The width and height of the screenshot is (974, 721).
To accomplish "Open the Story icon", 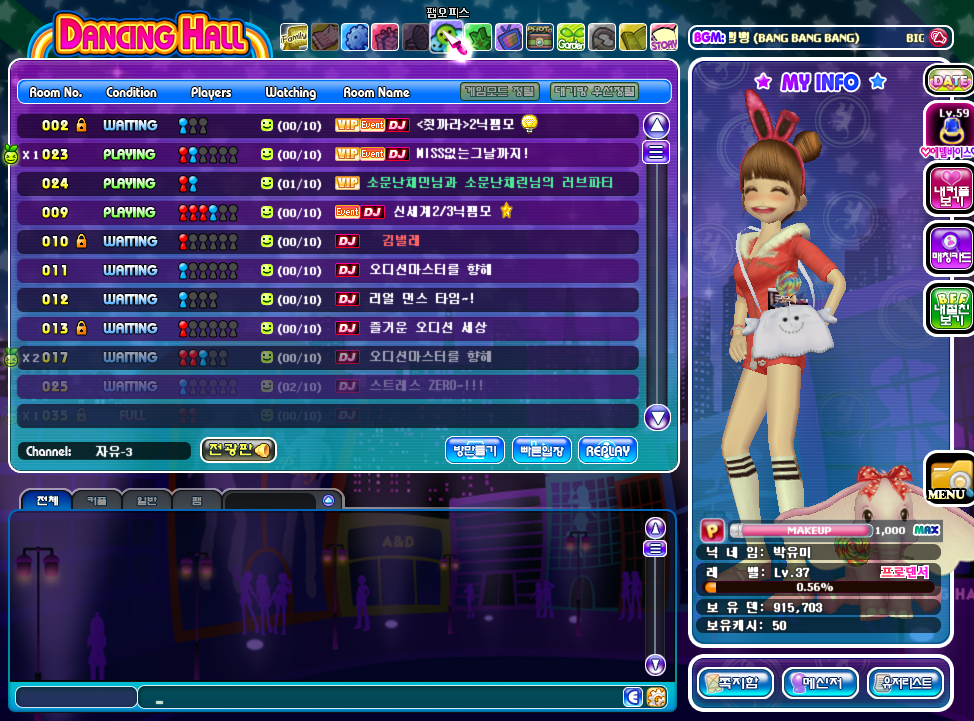I will pyautogui.click(x=663, y=38).
